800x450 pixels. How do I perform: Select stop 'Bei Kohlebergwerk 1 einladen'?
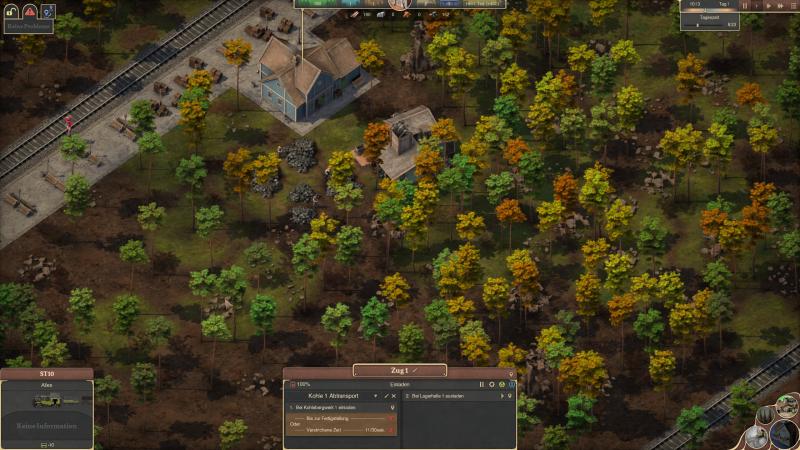pyautogui.click(x=336, y=408)
